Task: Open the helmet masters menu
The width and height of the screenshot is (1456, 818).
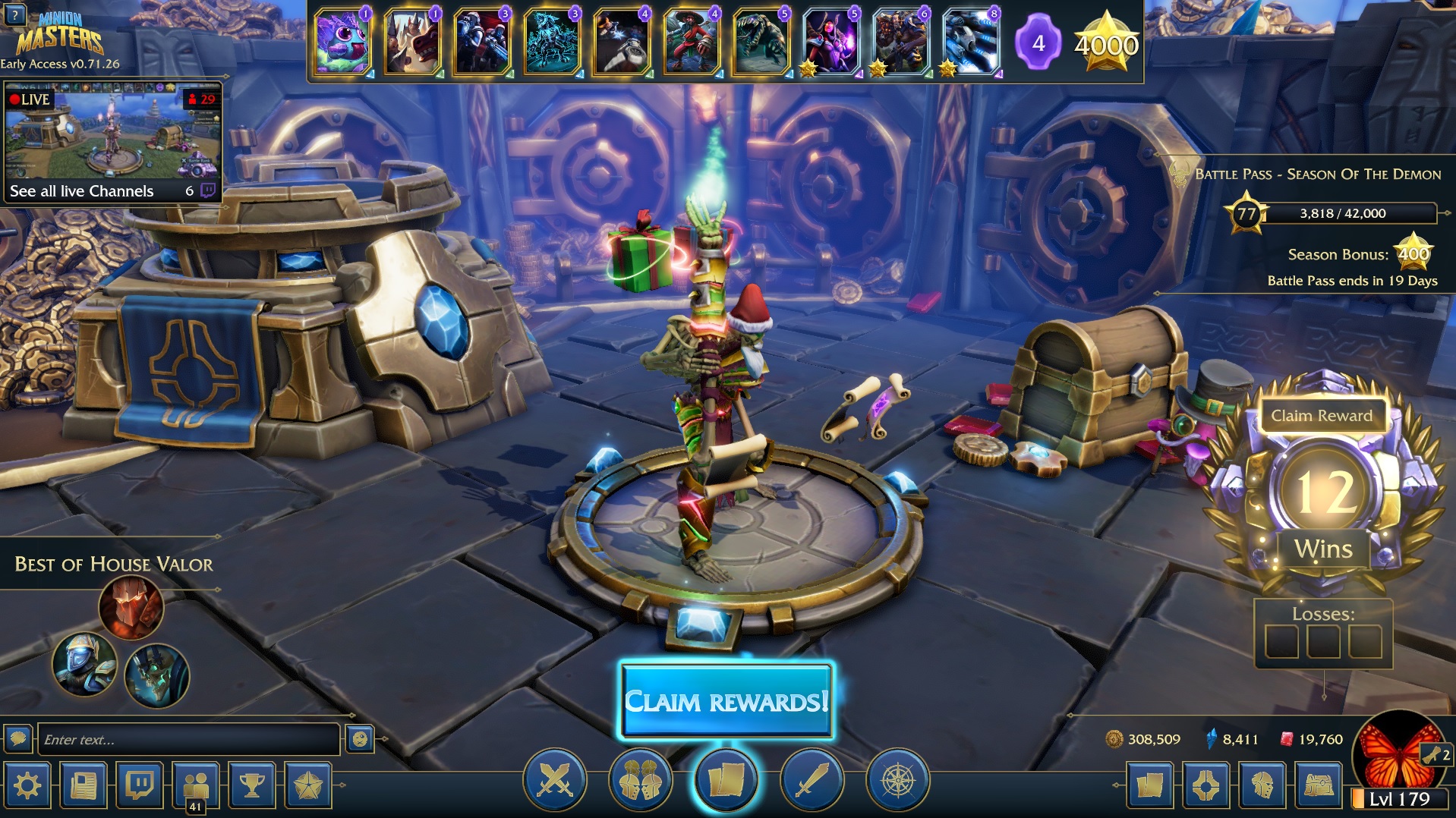Action: coord(1262,785)
